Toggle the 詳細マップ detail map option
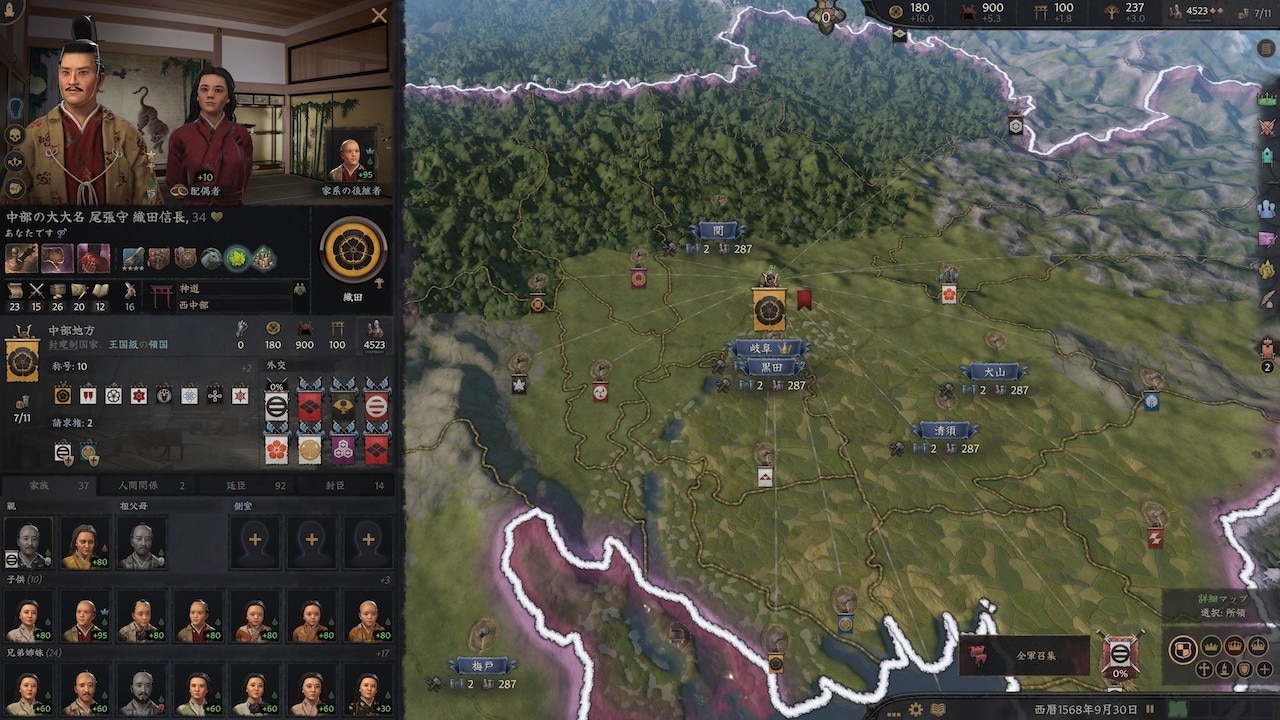 pos(1221,598)
